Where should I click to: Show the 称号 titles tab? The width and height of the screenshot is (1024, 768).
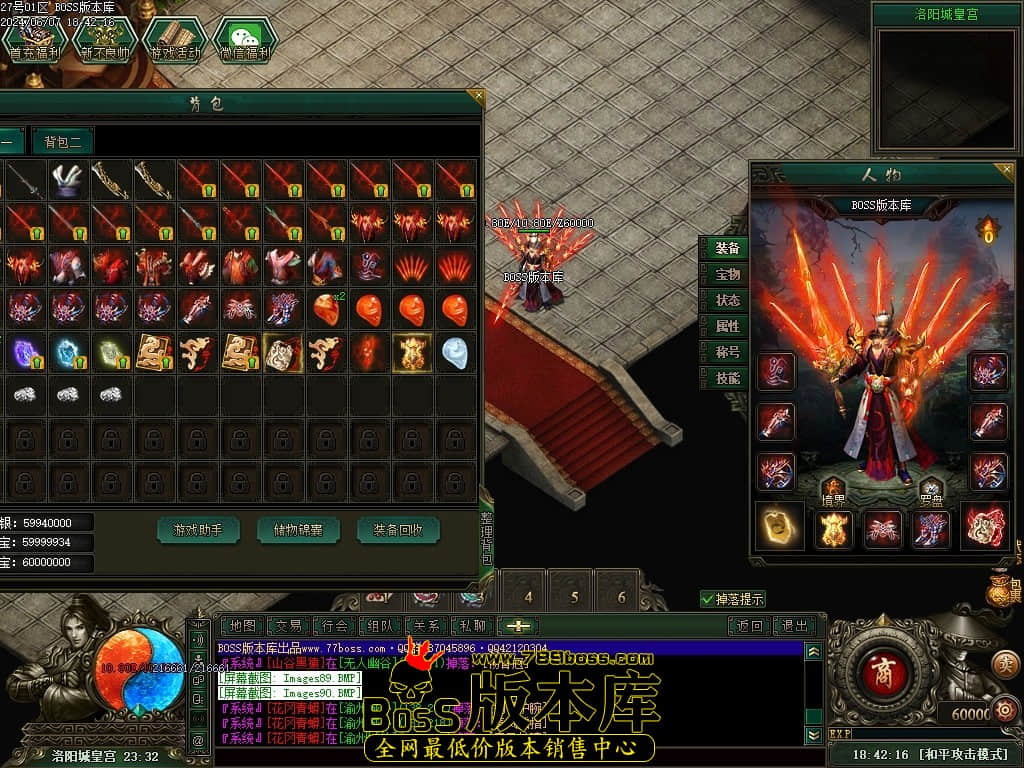pos(727,352)
